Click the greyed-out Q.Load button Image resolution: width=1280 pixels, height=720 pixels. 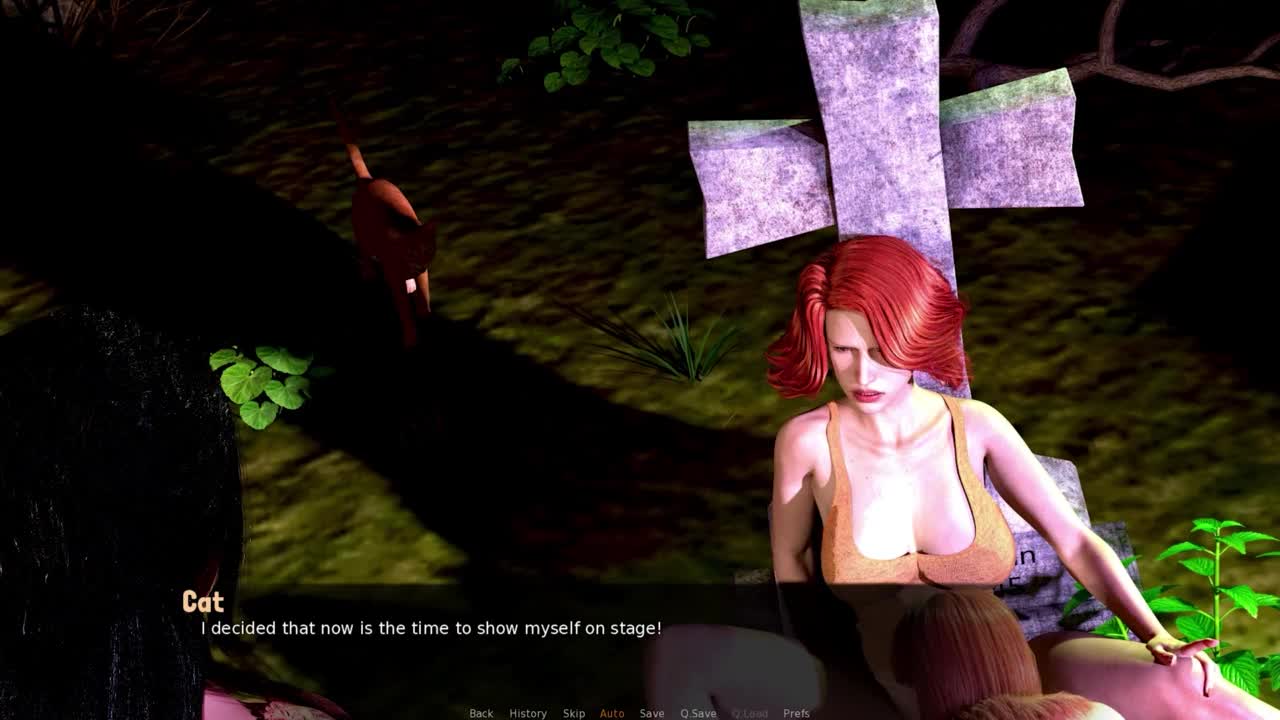coord(749,713)
